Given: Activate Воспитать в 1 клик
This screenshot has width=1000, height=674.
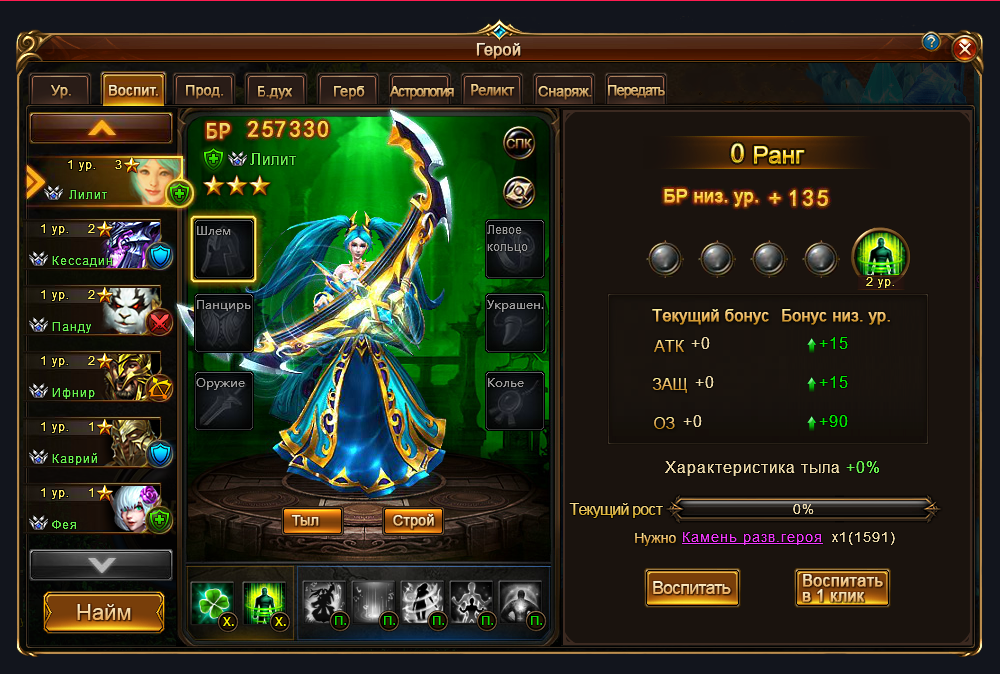Looking at the screenshot, I should (842, 587).
